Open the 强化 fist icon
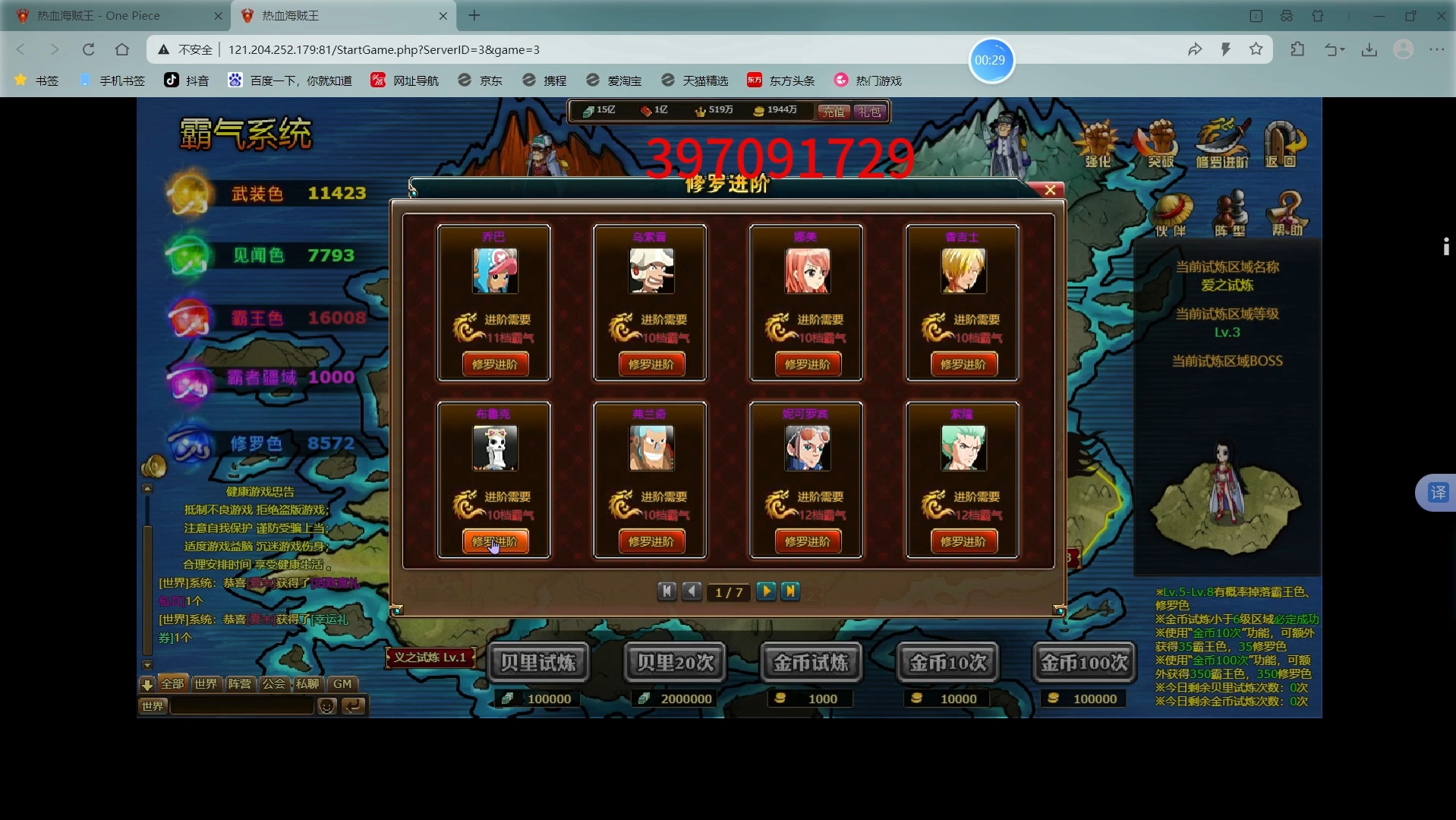This screenshot has width=1456, height=820. [x=1098, y=143]
